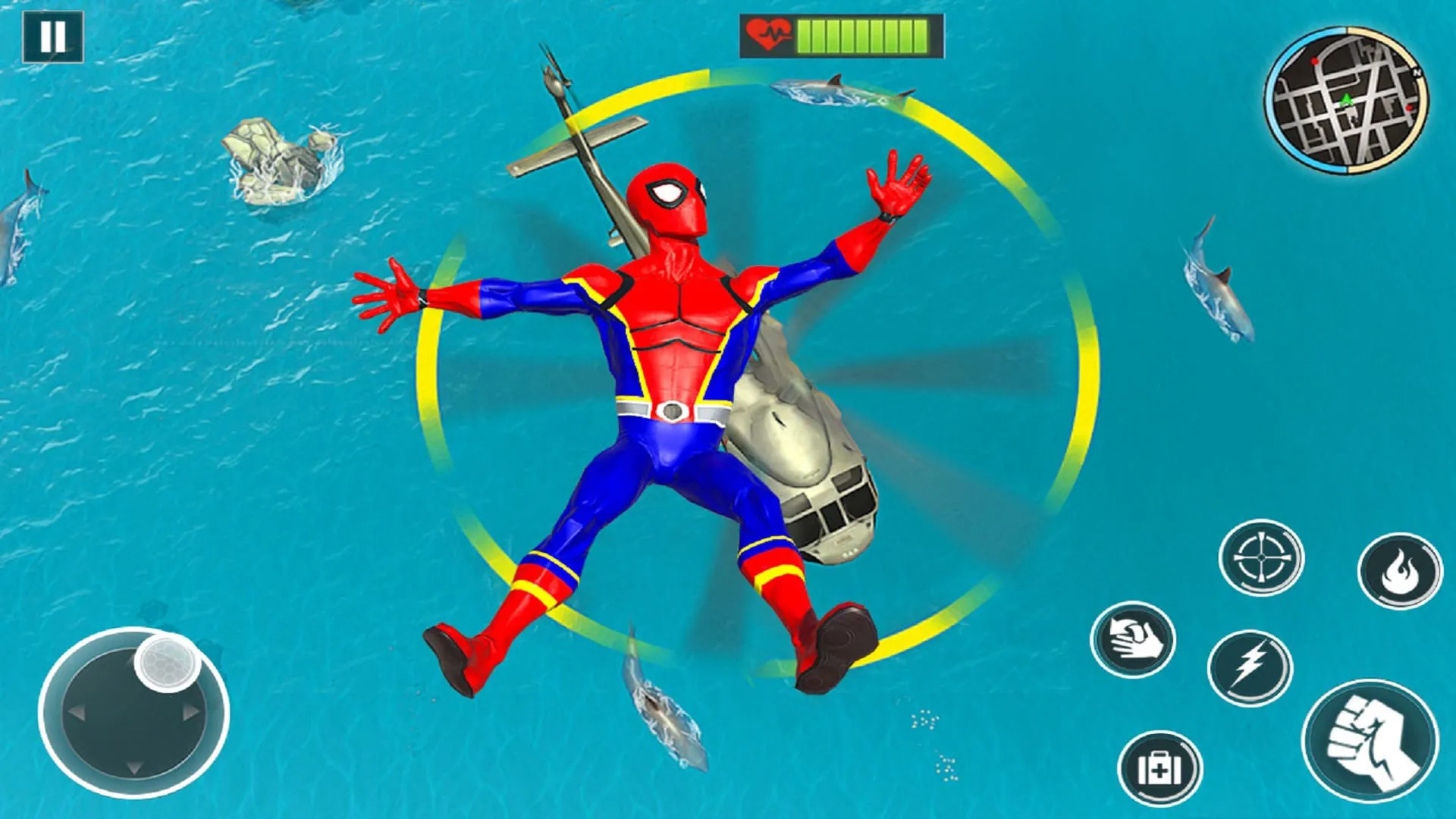This screenshot has height=819, width=1456.
Task: Tap the down arrow on joystick
Action: (x=133, y=768)
